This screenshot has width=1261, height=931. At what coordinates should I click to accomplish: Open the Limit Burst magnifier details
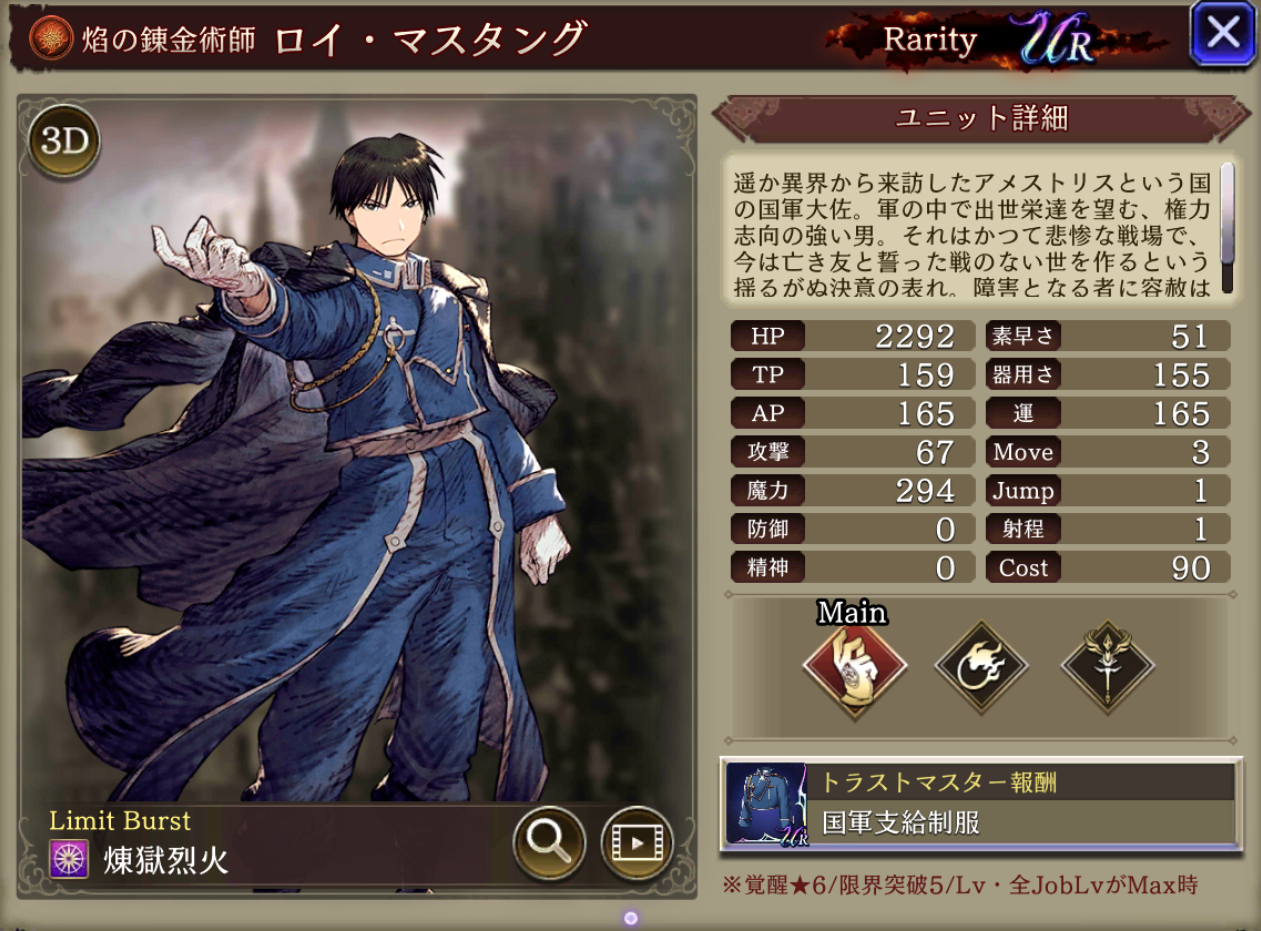pyautogui.click(x=548, y=843)
